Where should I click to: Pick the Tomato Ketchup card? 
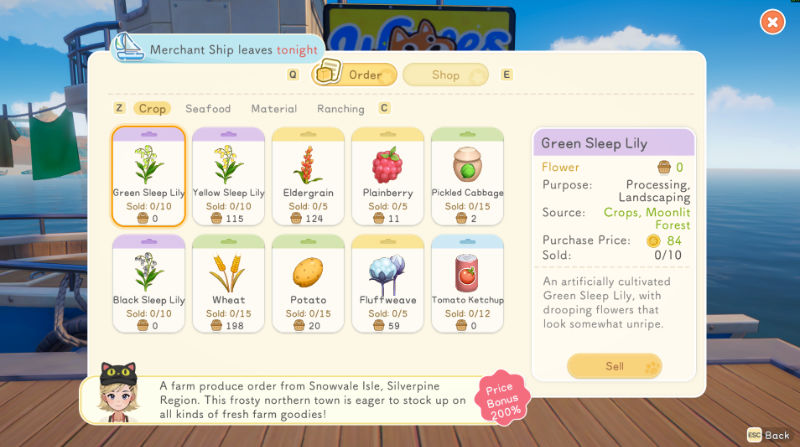(467, 284)
